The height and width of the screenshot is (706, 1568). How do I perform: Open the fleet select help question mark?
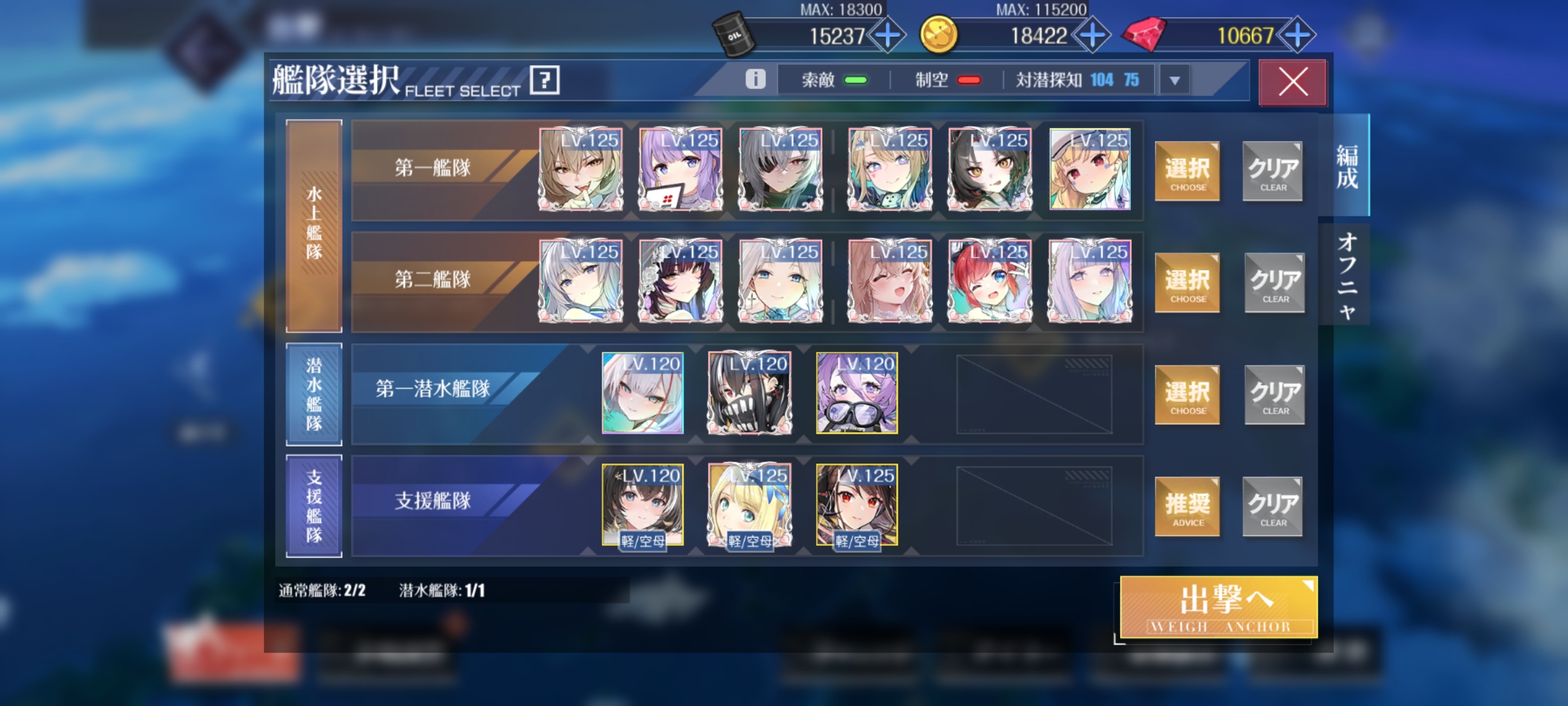(545, 80)
